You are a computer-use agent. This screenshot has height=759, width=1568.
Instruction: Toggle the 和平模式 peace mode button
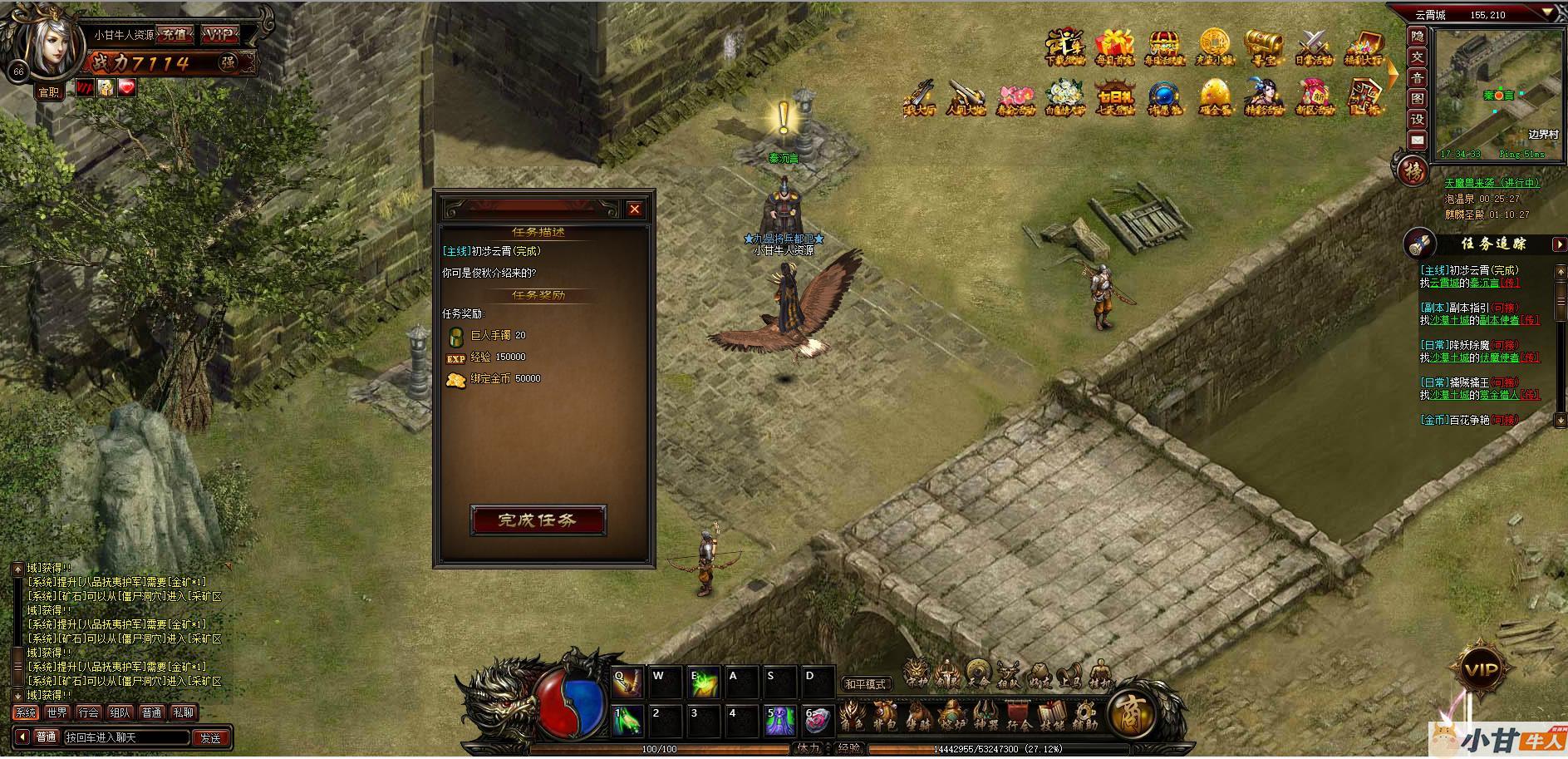[865, 684]
